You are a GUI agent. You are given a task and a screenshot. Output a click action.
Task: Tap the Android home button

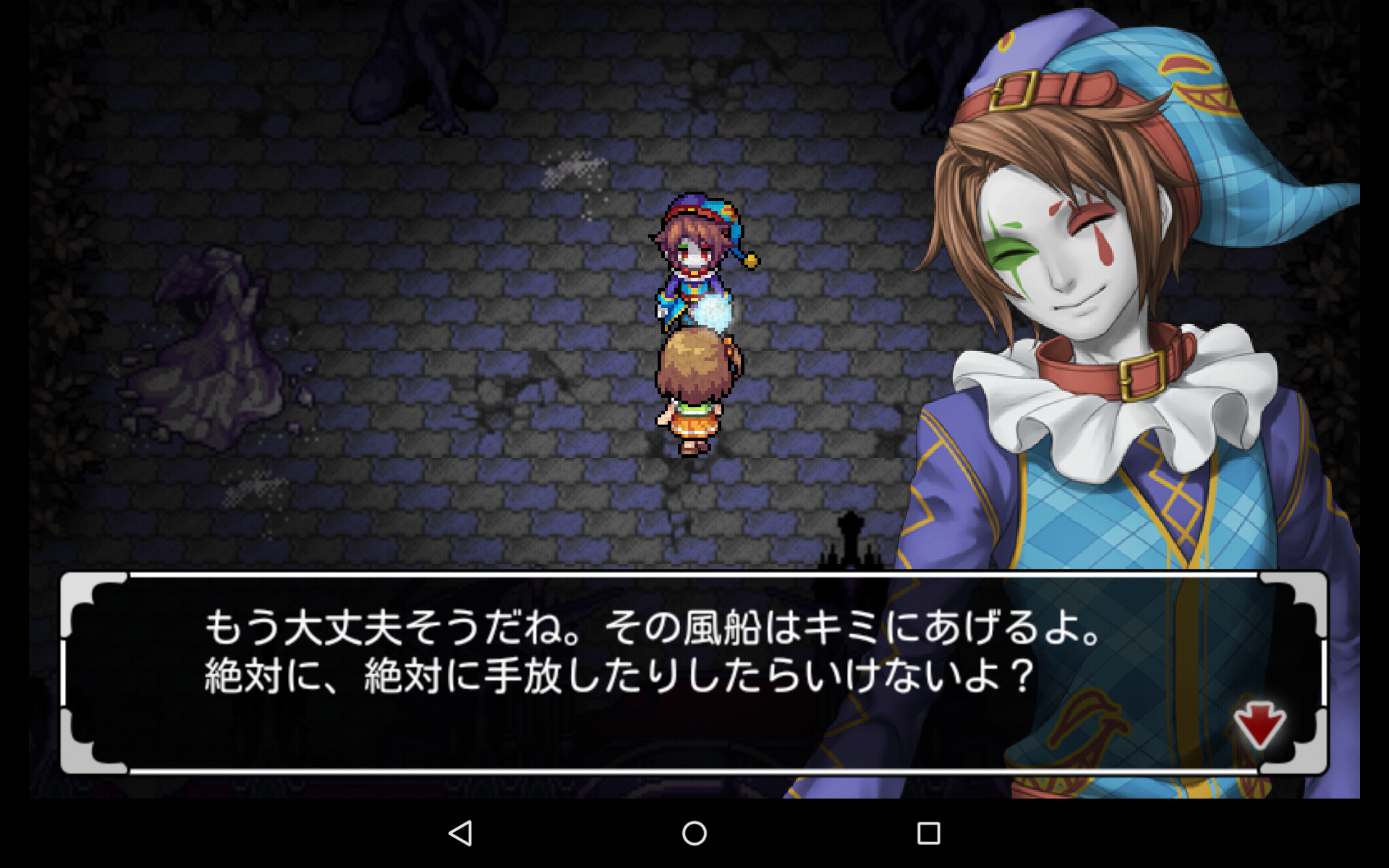(694, 833)
